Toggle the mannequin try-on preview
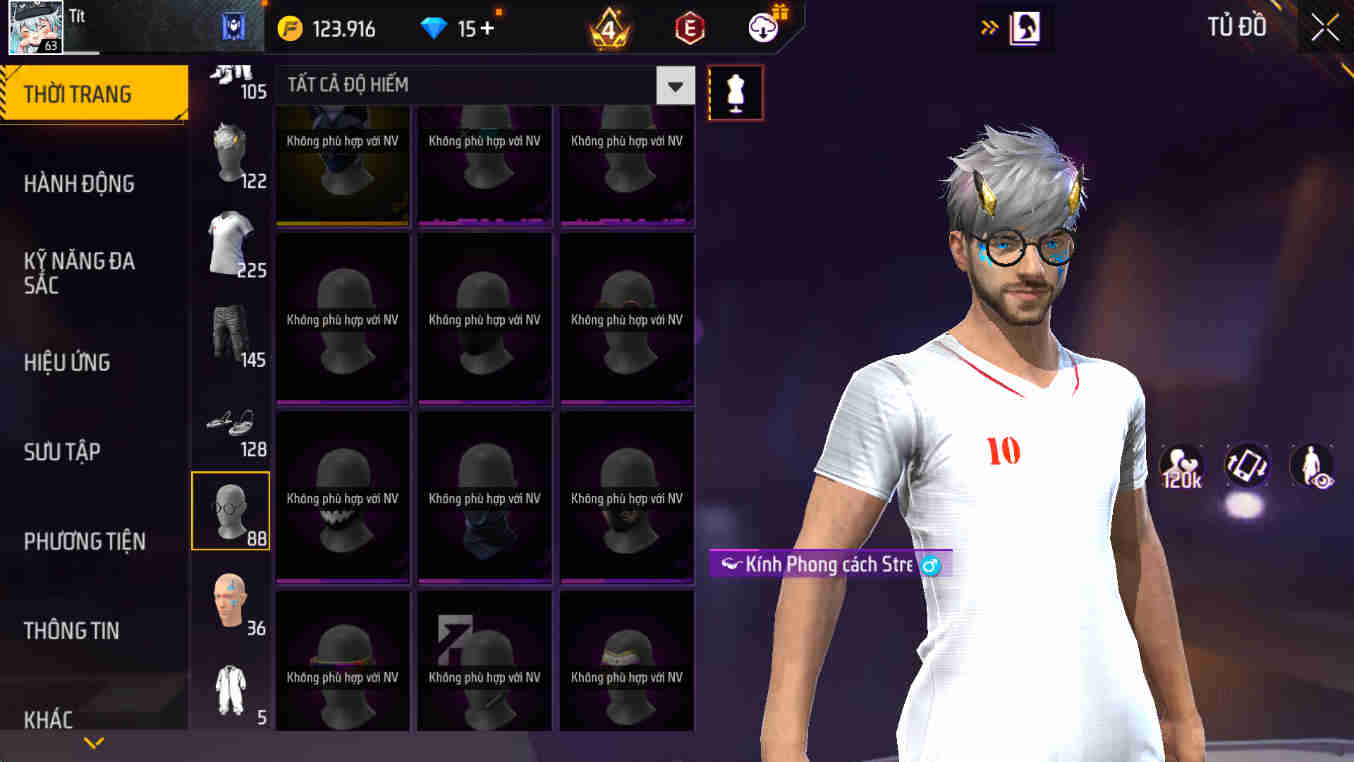Screen dimensions: 1354x762 click(736, 91)
